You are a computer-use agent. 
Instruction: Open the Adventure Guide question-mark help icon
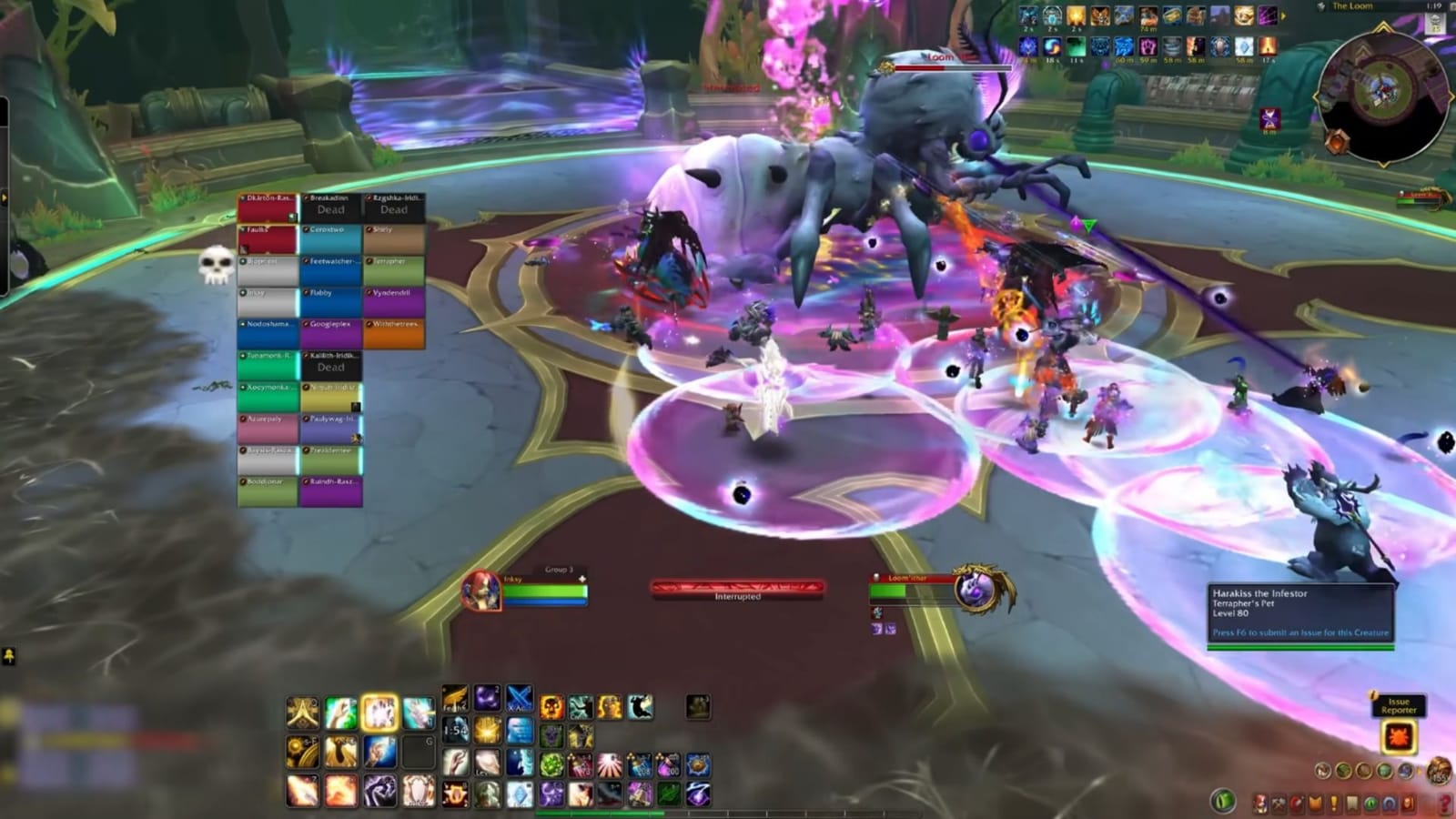[1445, 802]
